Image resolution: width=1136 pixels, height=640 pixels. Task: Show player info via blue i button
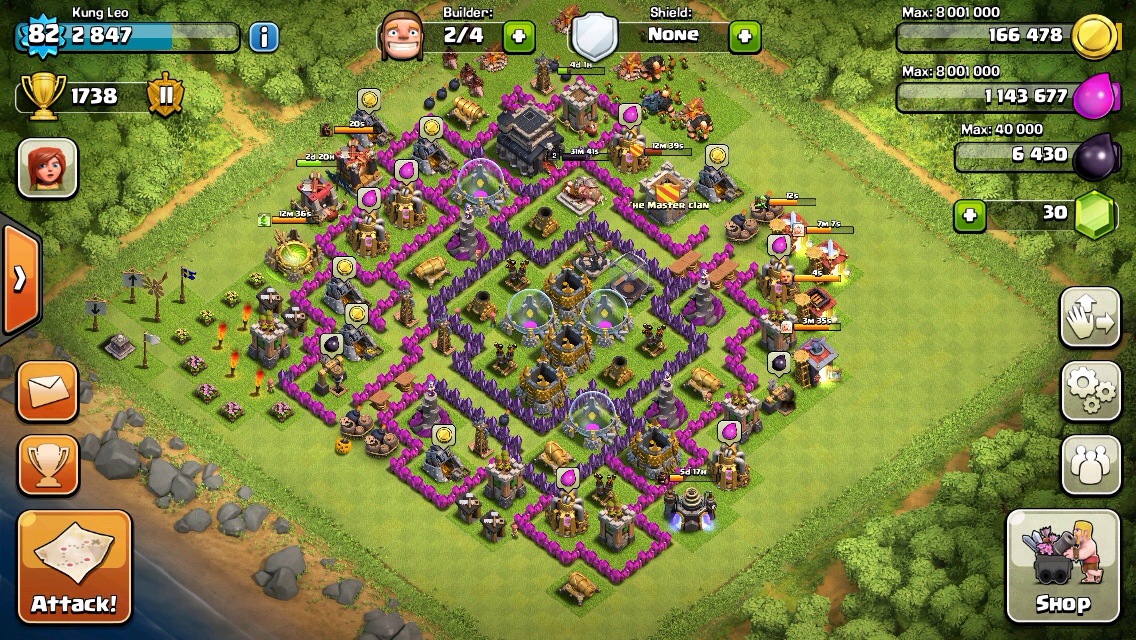pyautogui.click(x=263, y=38)
